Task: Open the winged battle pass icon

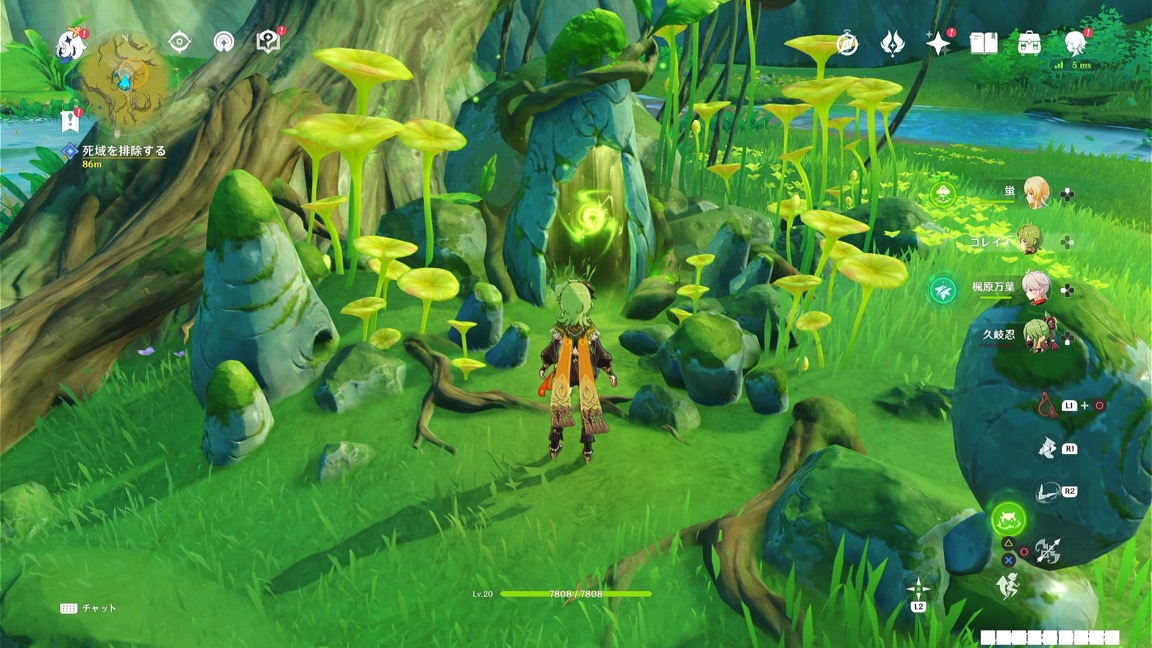Action: tap(892, 43)
